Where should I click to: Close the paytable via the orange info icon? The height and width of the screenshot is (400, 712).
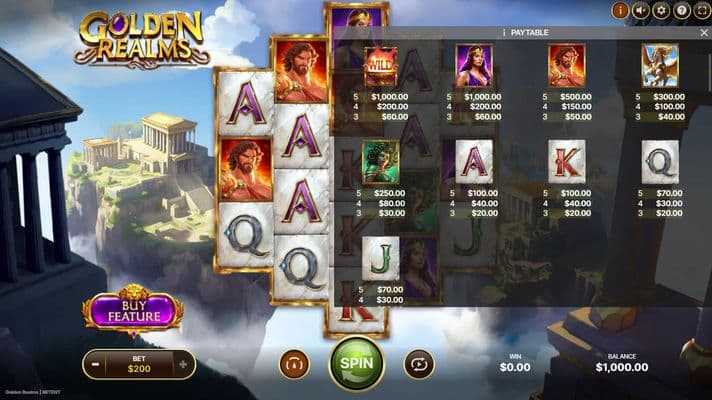point(619,11)
